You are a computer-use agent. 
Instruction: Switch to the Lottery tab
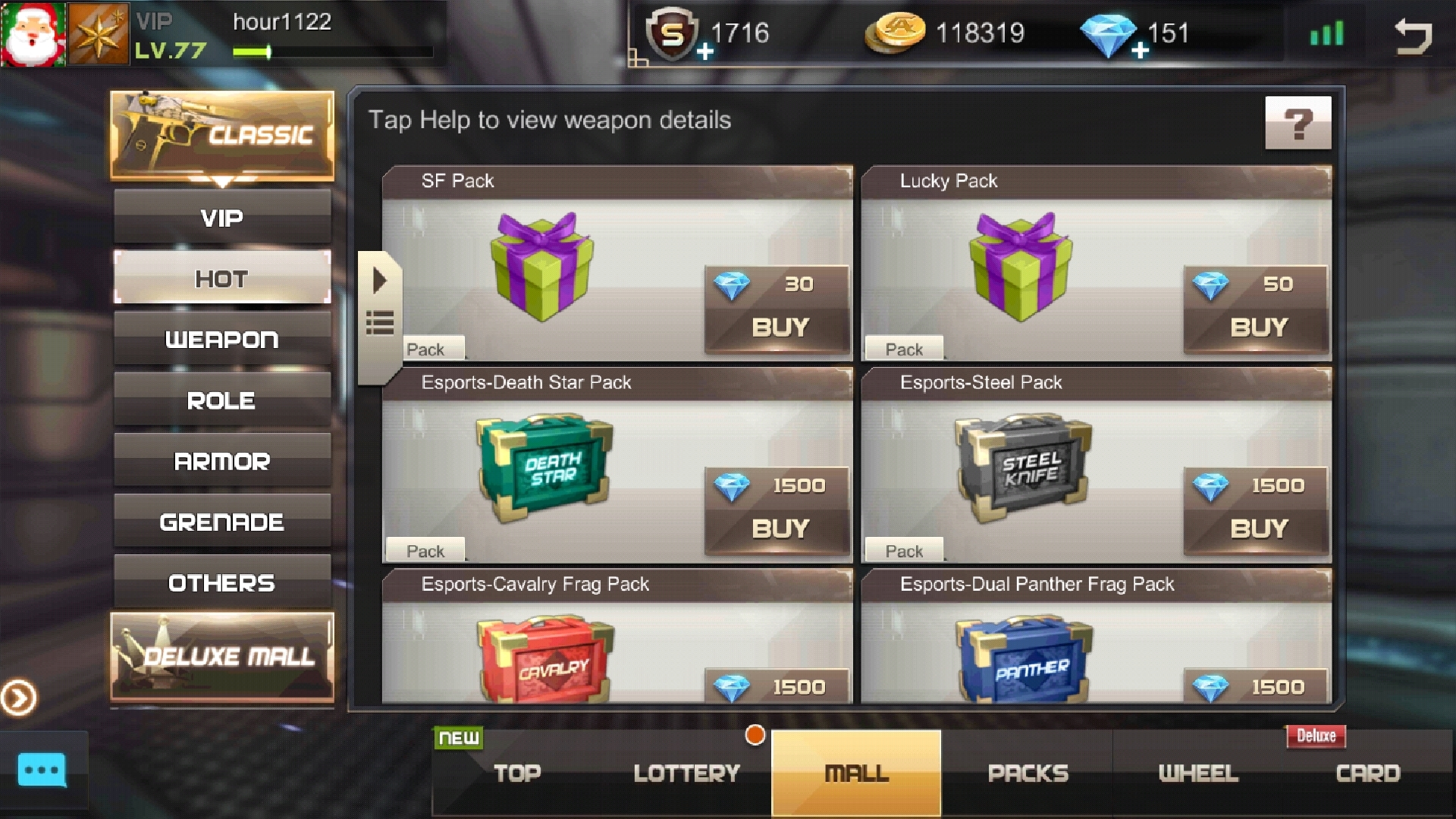(x=686, y=773)
